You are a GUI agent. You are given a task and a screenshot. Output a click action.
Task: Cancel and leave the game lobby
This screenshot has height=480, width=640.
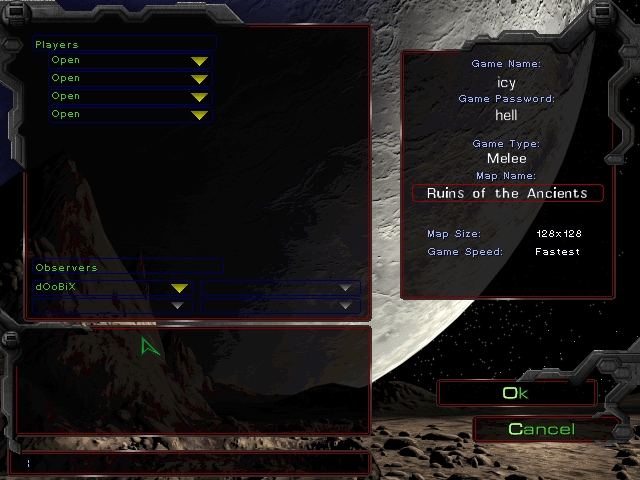(x=541, y=429)
